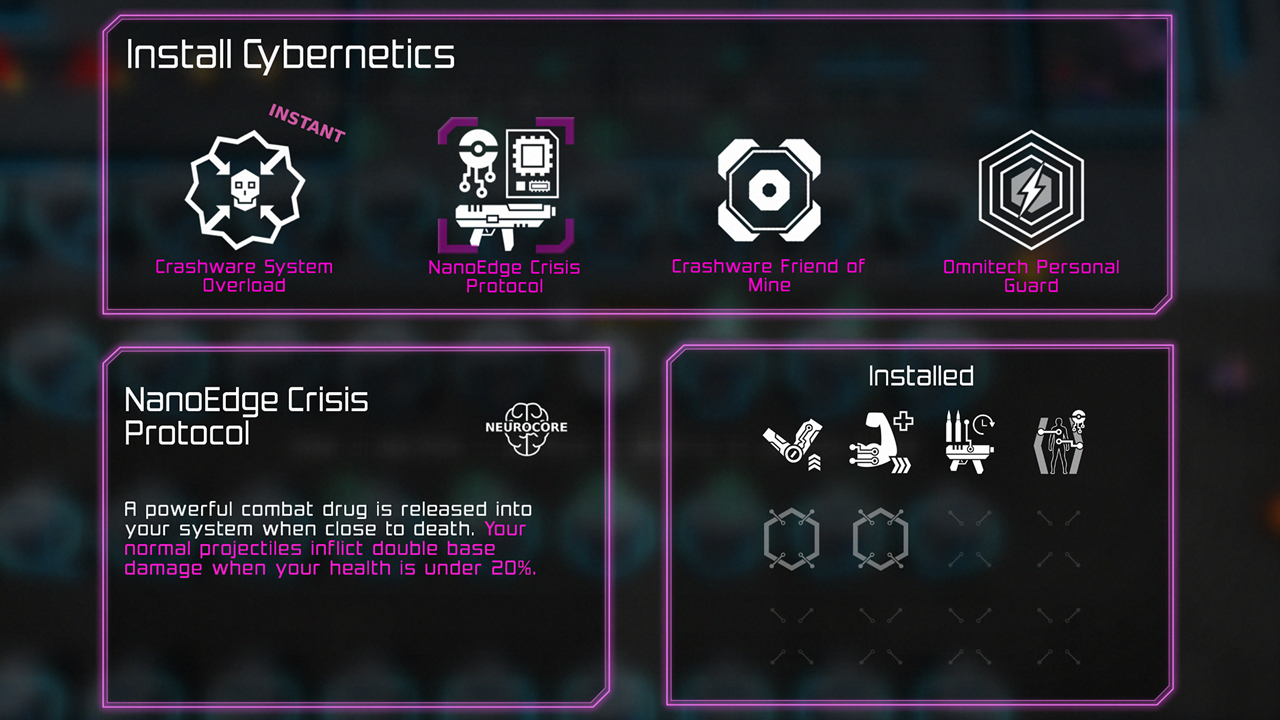Viewport: 1280px width, 720px height.
Task: Select the Crashware Friend of Mine octagon icon
Action: 769,190
